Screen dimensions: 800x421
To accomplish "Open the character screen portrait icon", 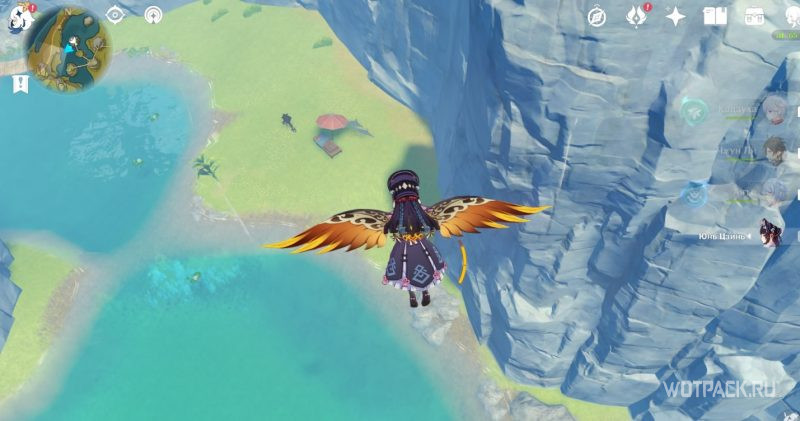I will click(x=789, y=16).
